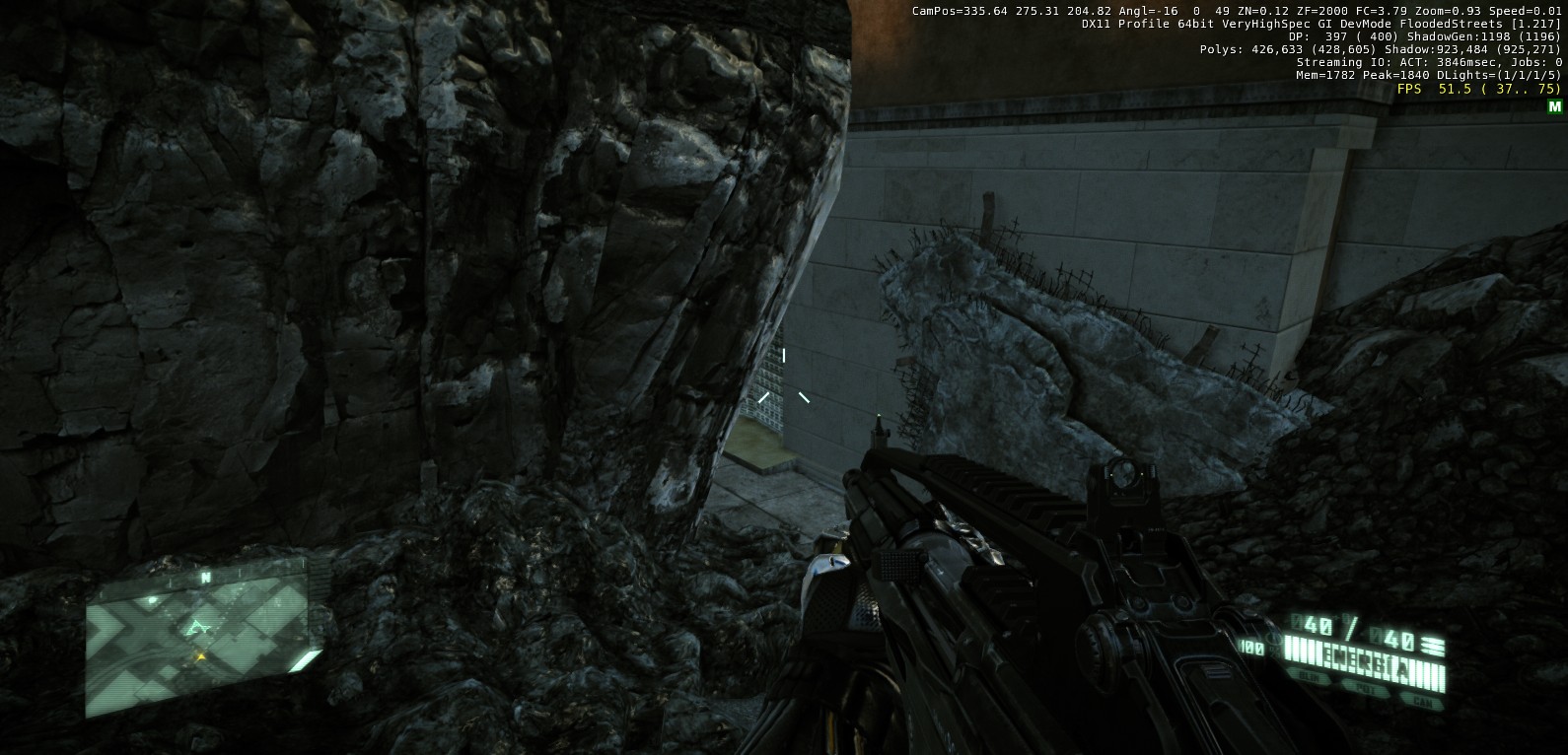Toggle the BLN fire mode

[1310, 676]
